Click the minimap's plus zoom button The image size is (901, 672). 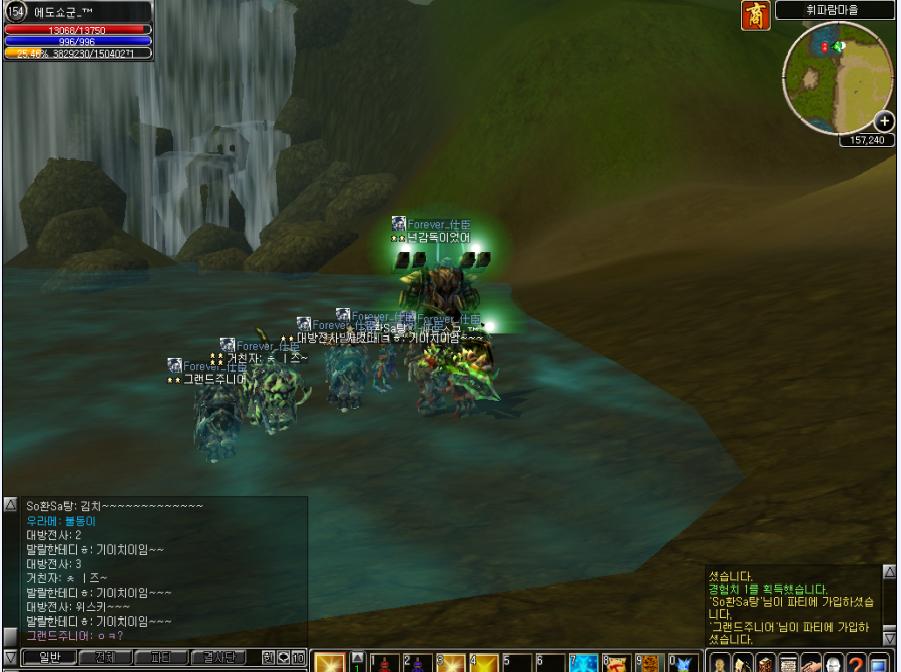click(x=884, y=122)
